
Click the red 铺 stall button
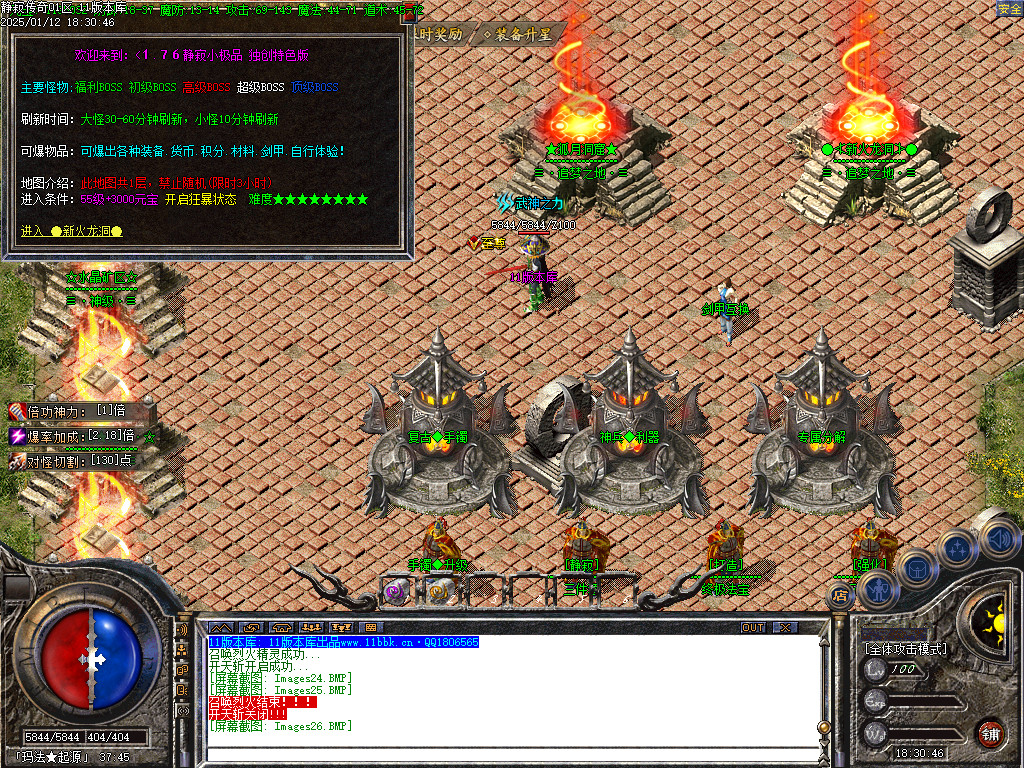(990, 734)
